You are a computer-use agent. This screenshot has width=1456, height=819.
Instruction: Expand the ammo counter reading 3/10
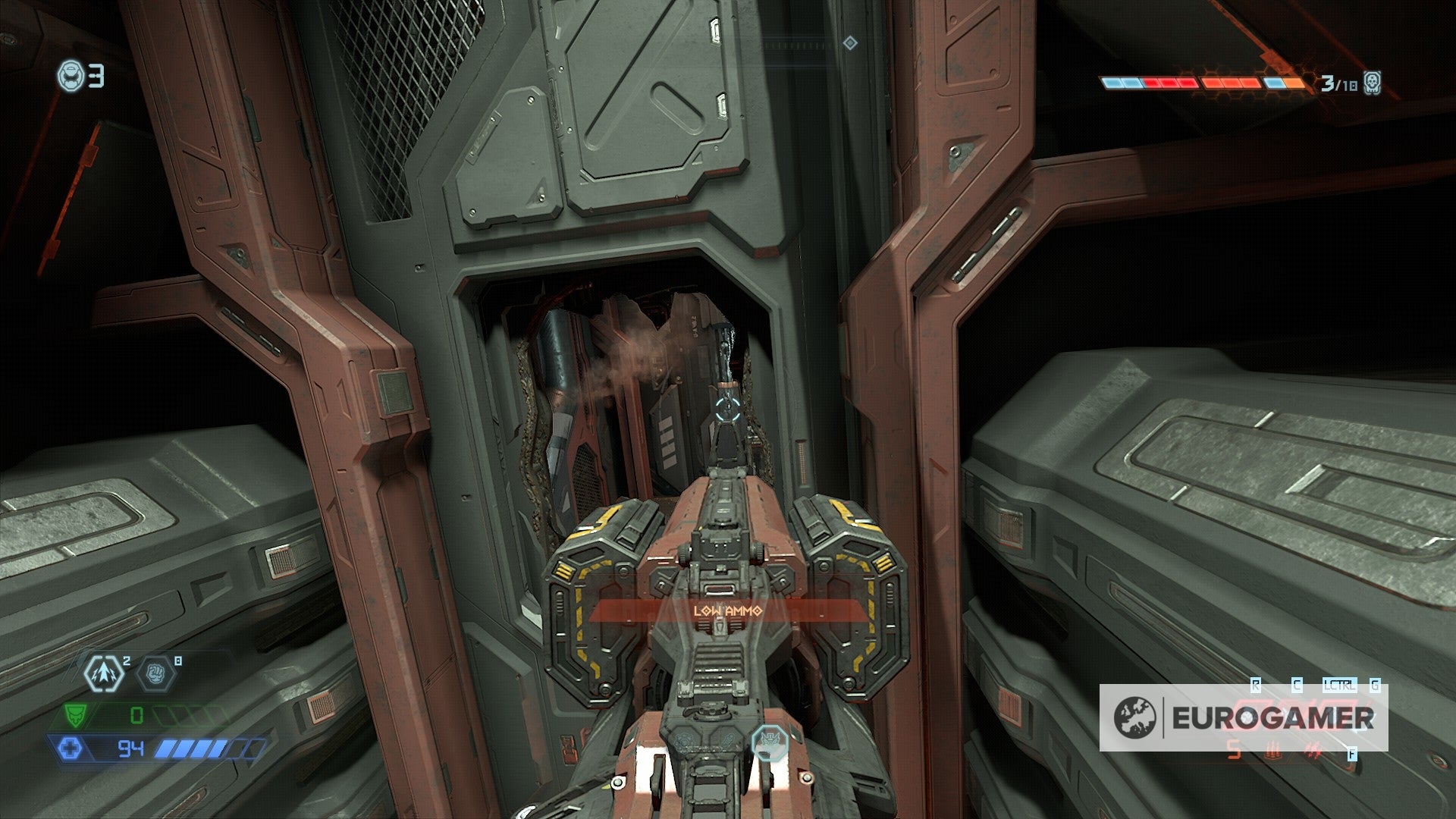[1338, 83]
